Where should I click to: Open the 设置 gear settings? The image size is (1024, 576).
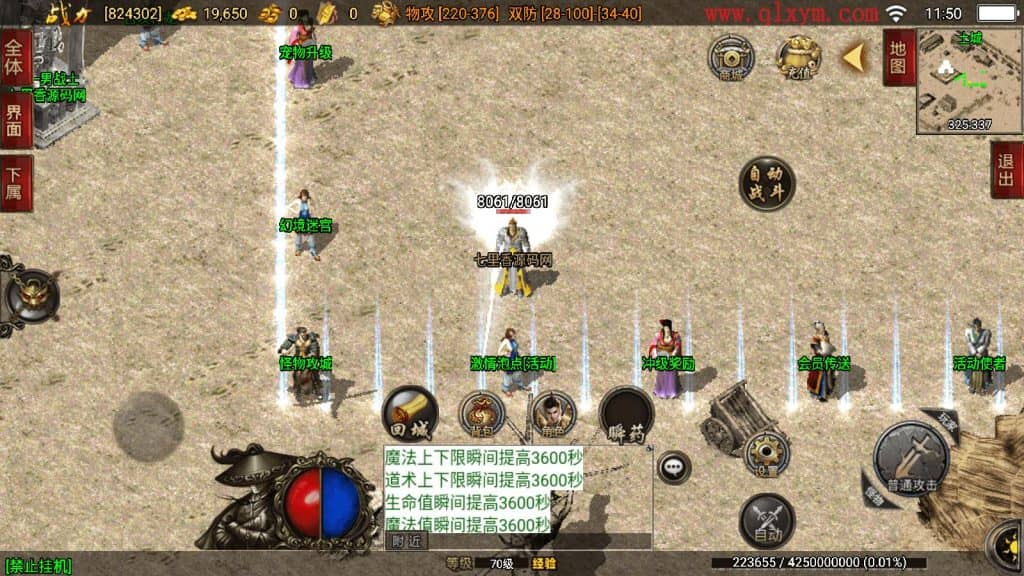pyautogui.click(x=767, y=453)
